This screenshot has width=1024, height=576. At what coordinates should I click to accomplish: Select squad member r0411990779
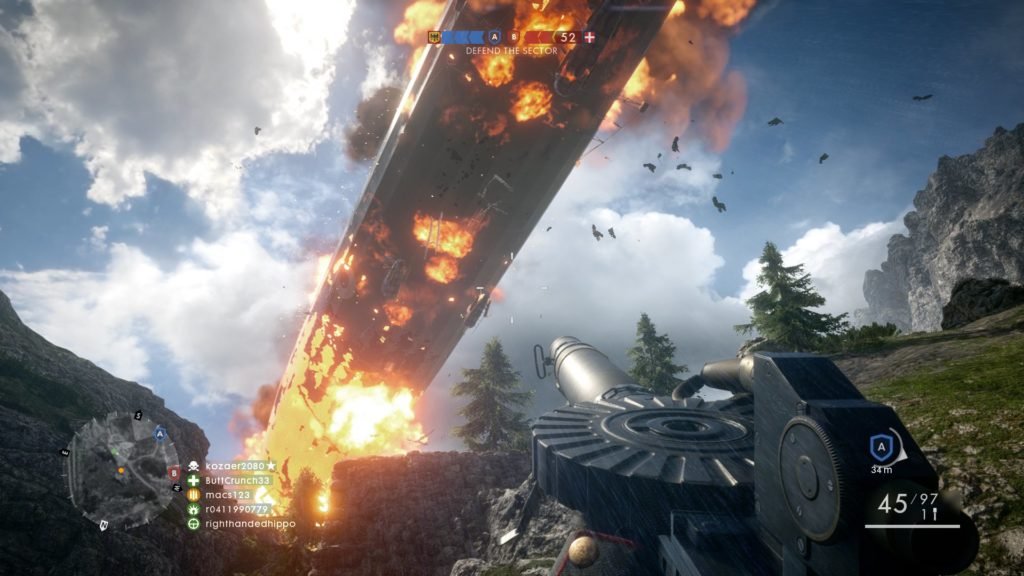tap(236, 509)
